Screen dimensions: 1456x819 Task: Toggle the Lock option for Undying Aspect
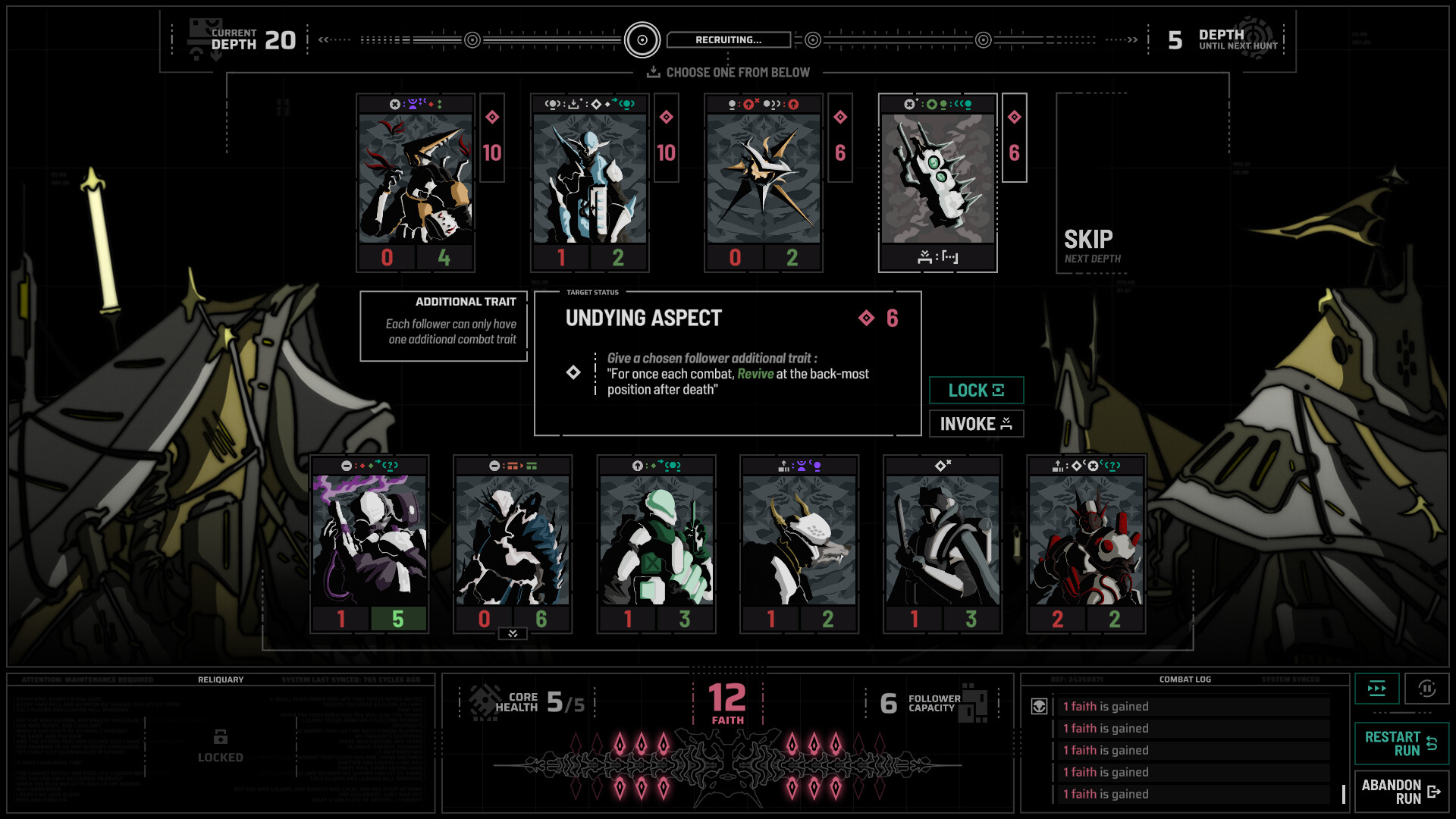click(976, 390)
